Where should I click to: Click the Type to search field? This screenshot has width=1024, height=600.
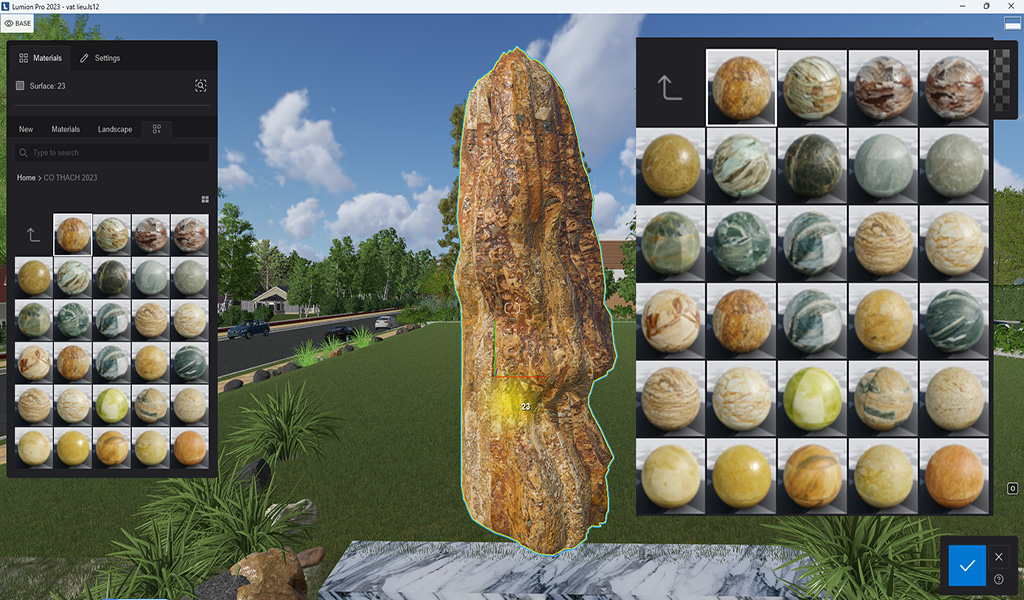pyautogui.click(x=112, y=153)
